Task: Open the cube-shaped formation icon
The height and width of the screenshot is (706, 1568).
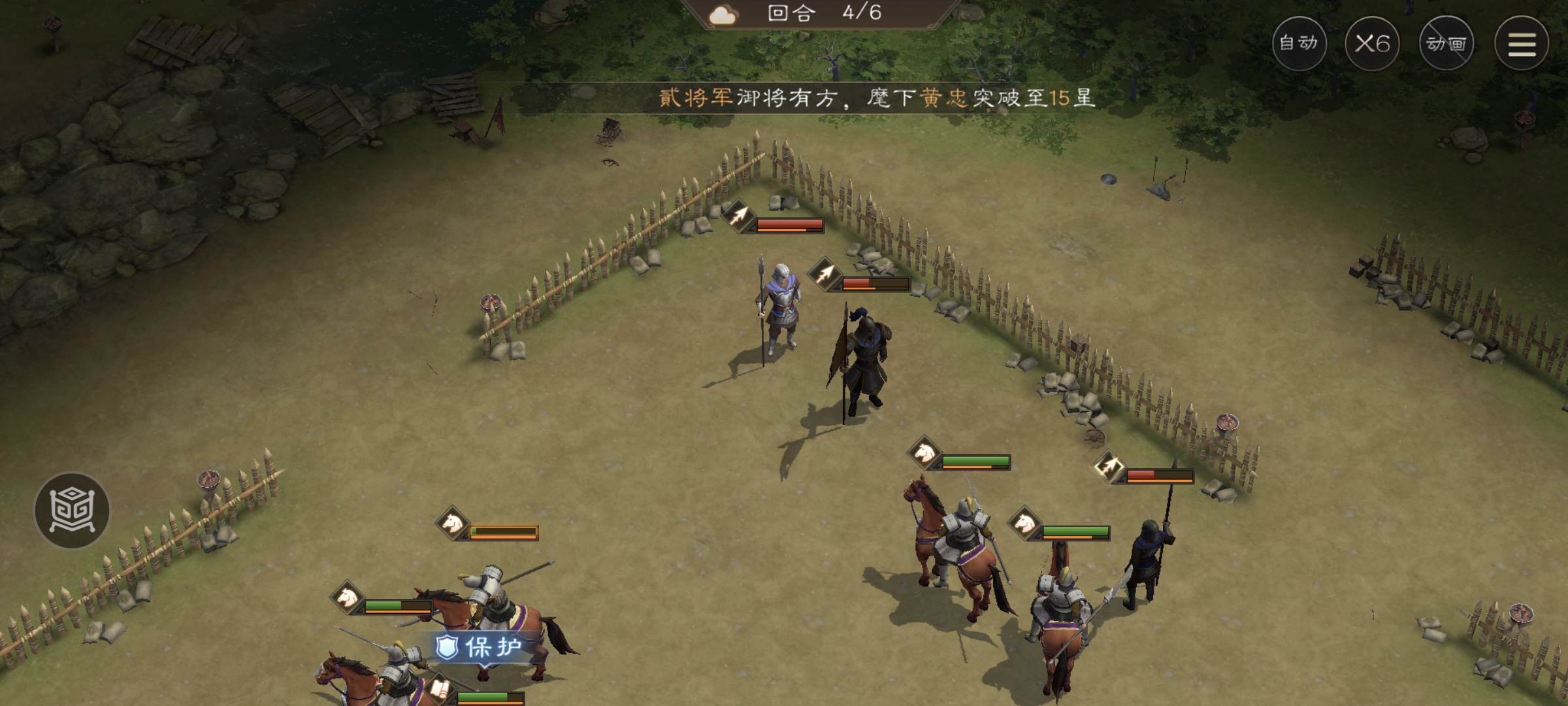Action: pos(72,510)
